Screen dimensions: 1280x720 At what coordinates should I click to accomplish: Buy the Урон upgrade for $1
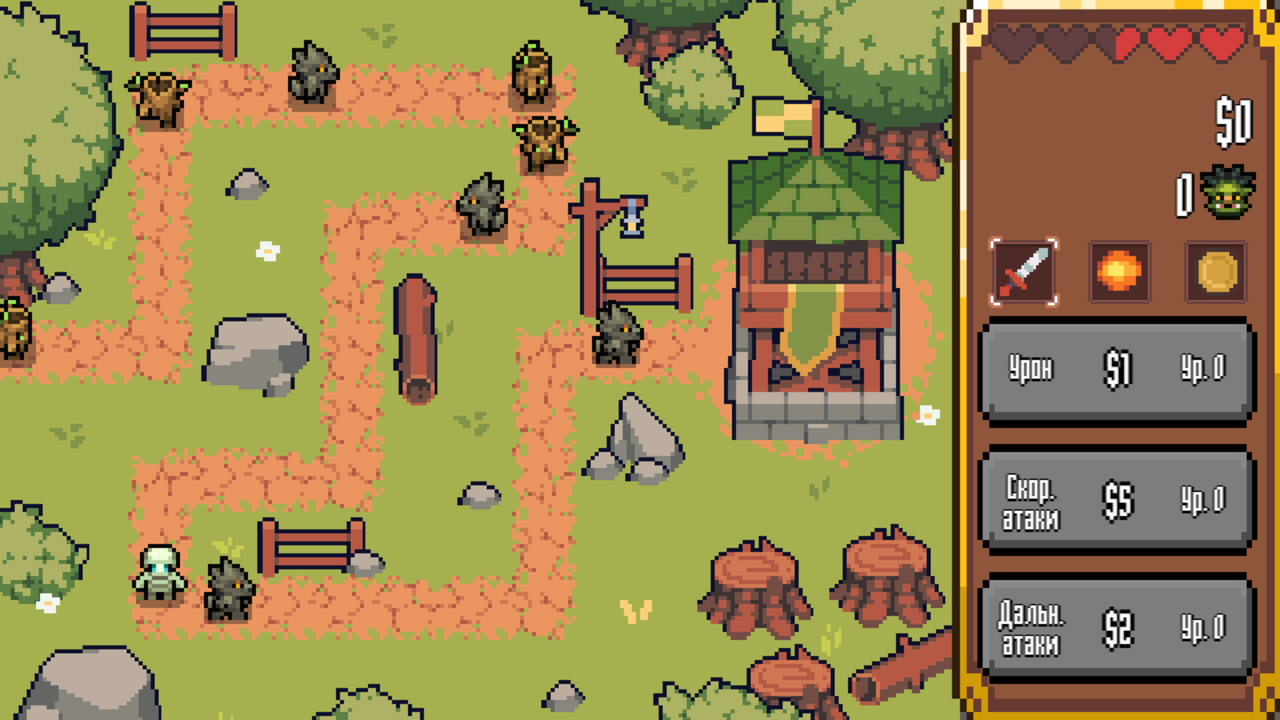[x=1116, y=368]
